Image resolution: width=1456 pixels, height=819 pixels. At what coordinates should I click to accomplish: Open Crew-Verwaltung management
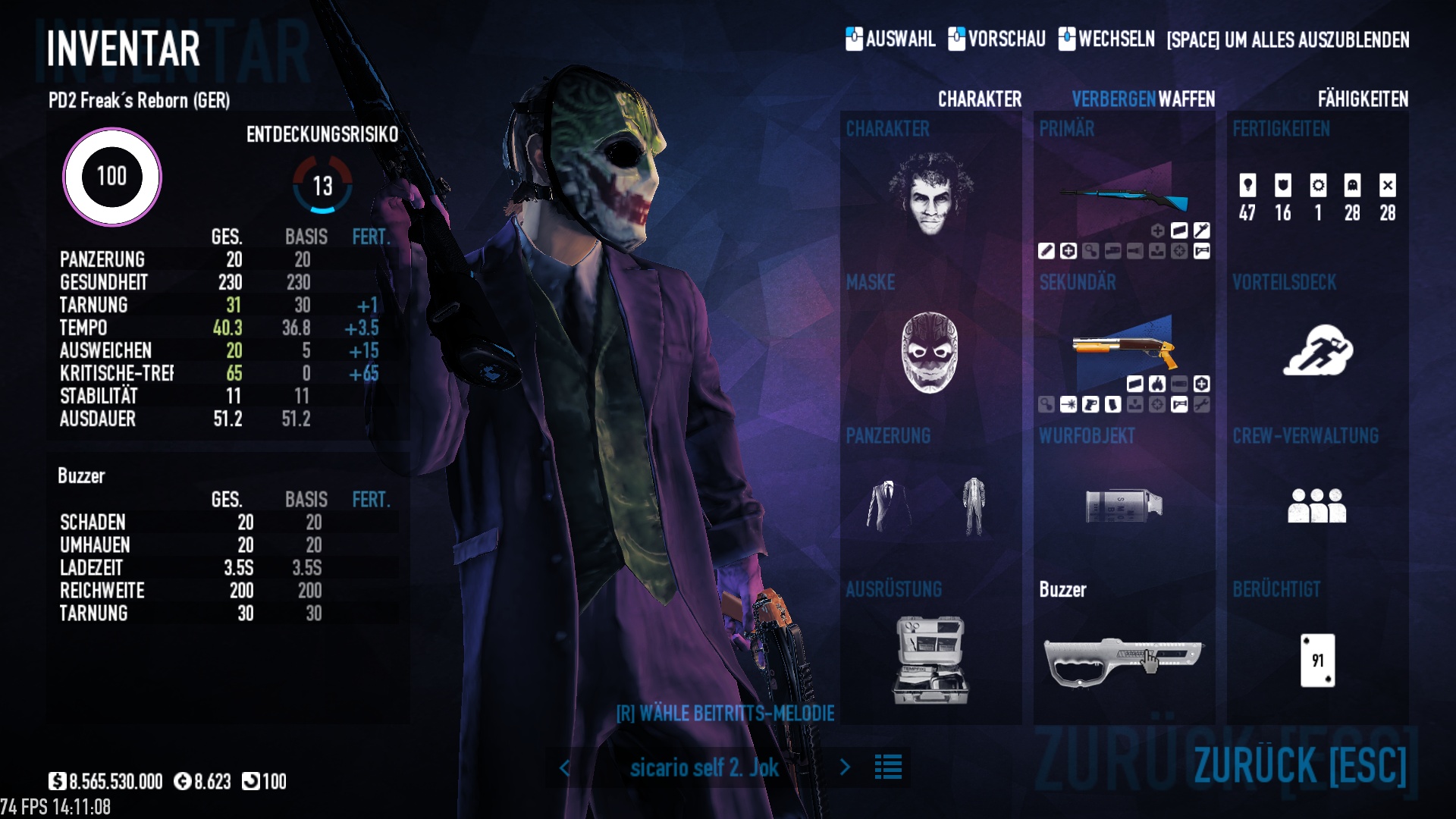(1317, 505)
